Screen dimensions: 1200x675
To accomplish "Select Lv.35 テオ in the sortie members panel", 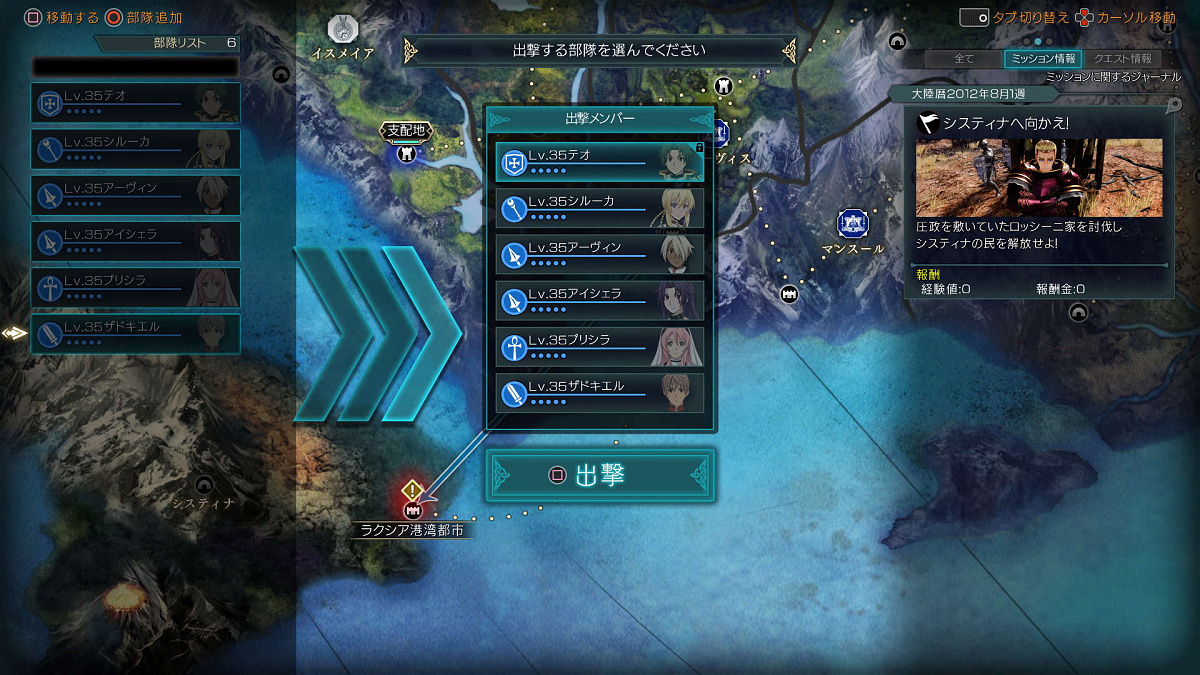I will (x=599, y=161).
